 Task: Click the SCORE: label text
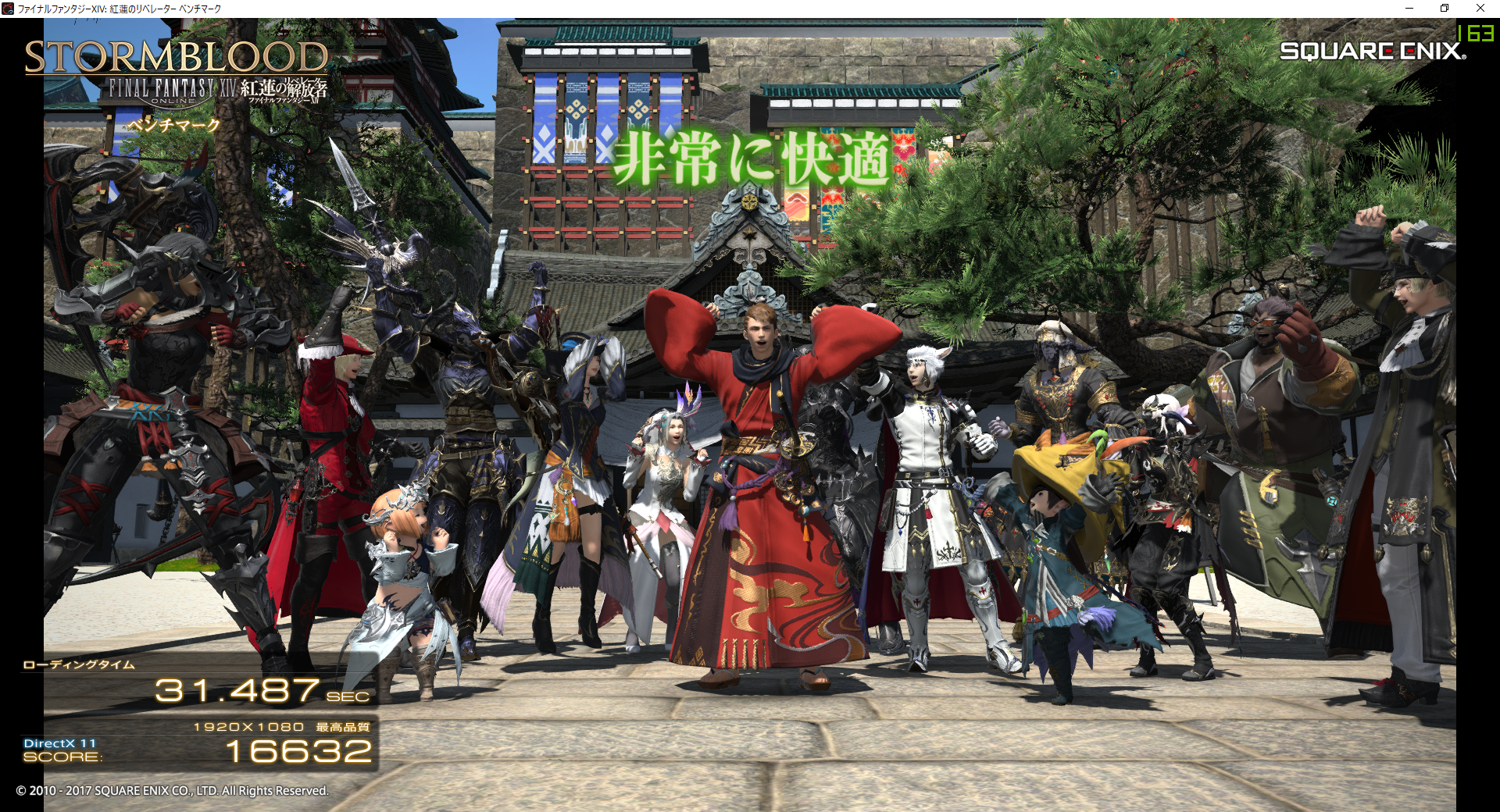(x=62, y=757)
